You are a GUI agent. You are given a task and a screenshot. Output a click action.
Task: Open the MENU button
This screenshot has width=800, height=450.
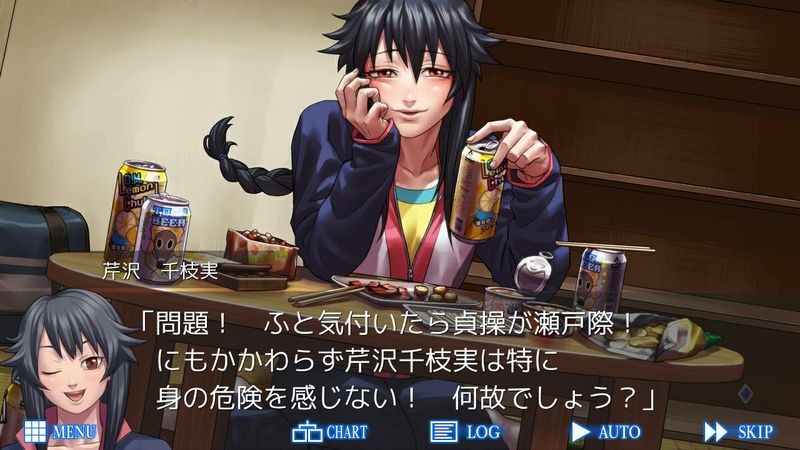60,432
